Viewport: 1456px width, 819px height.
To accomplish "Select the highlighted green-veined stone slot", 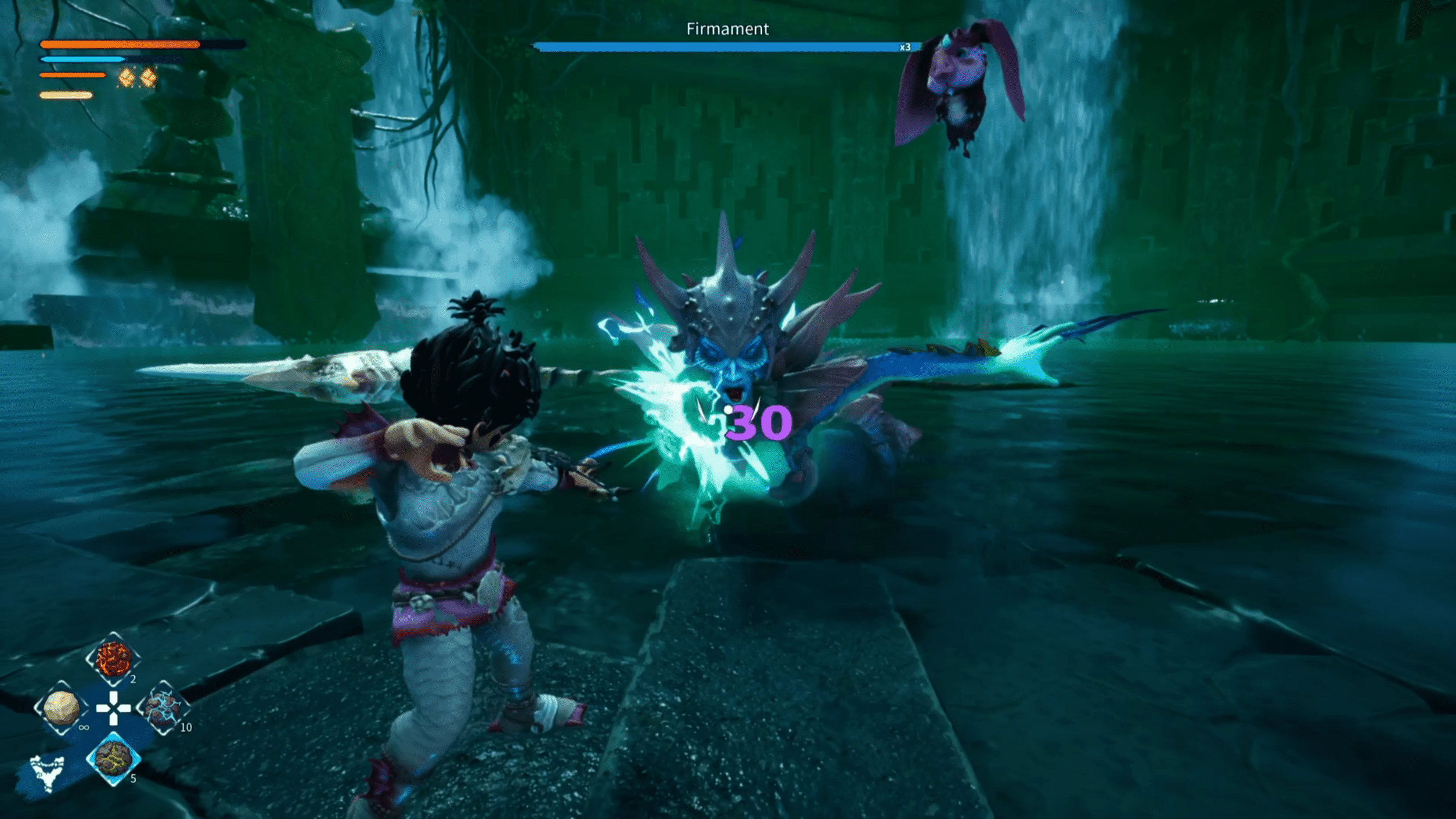I will click(113, 759).
